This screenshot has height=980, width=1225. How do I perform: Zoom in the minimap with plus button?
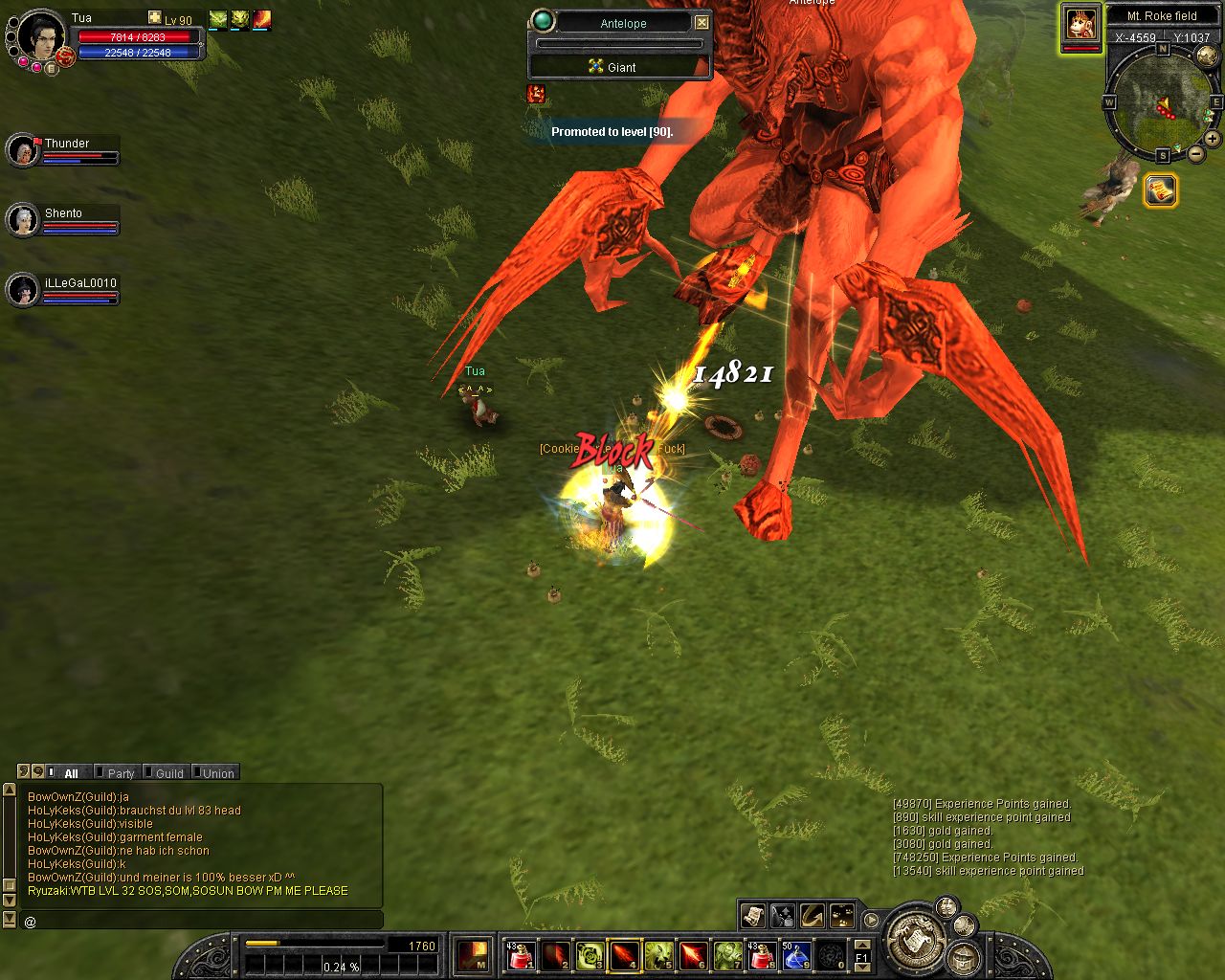[1212, 139]
